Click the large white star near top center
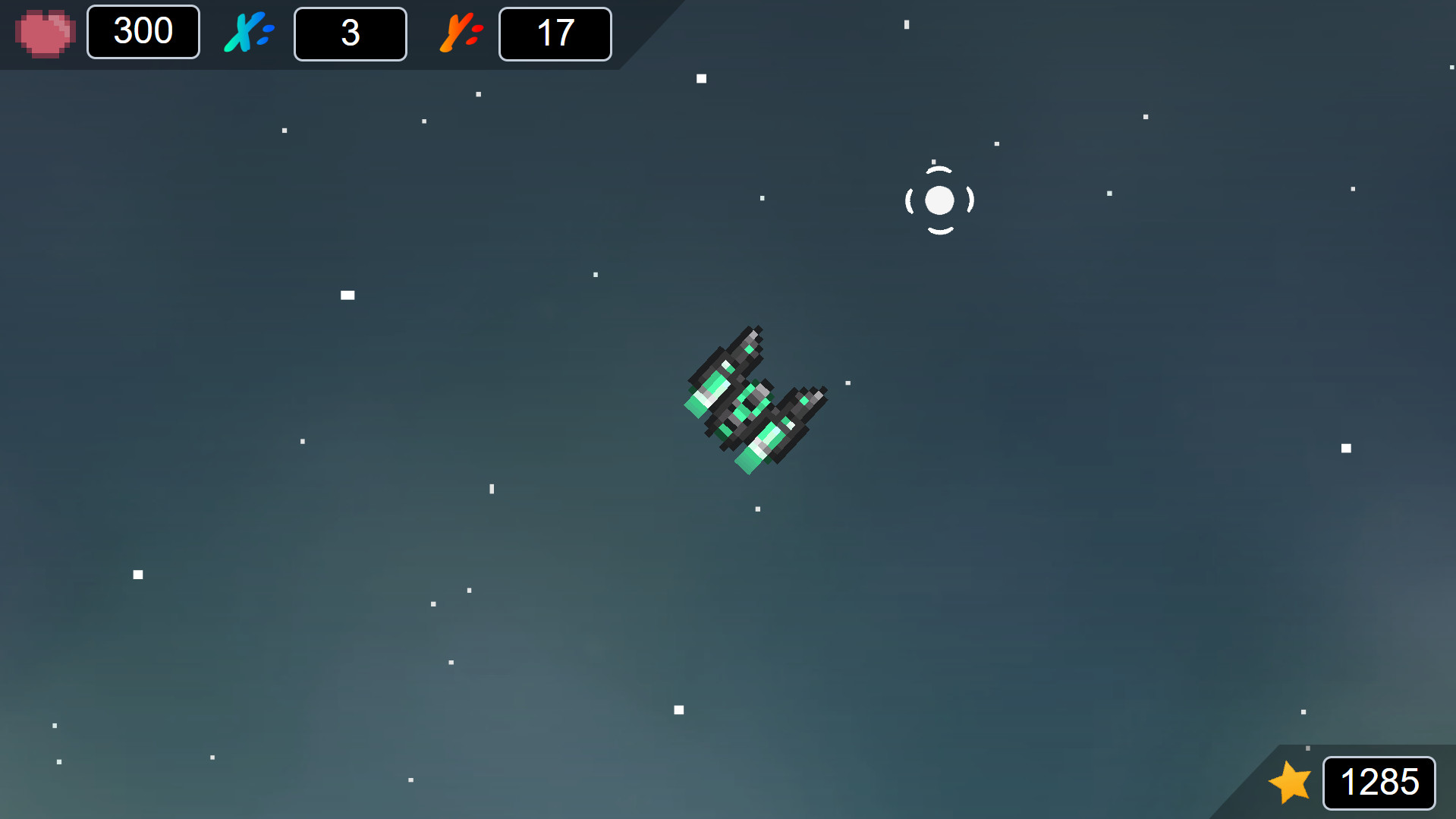 pyautogui.click(x=700, y=77)
